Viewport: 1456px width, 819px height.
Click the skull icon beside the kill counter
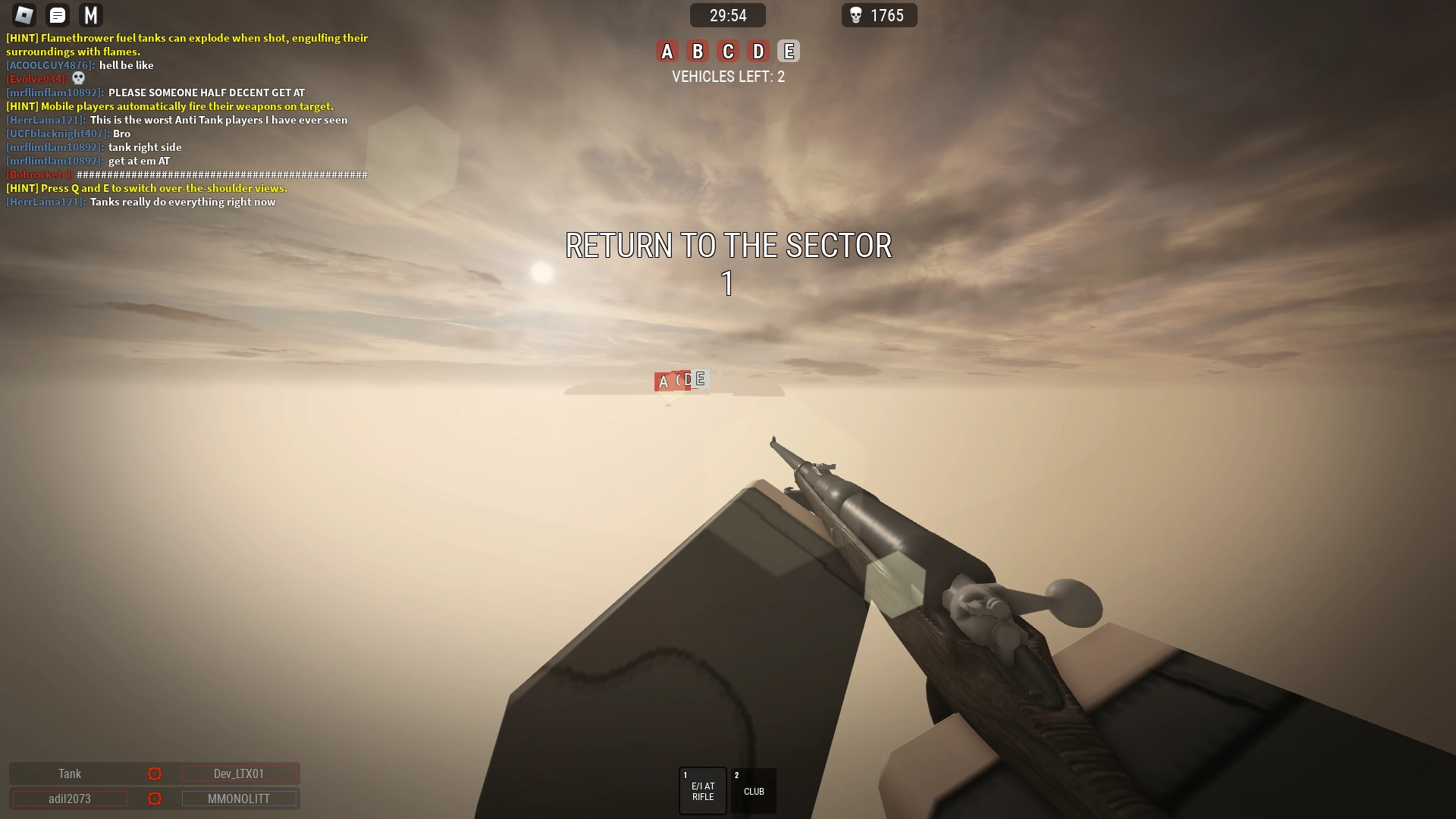pyautogui.click(x=856, y=15)
